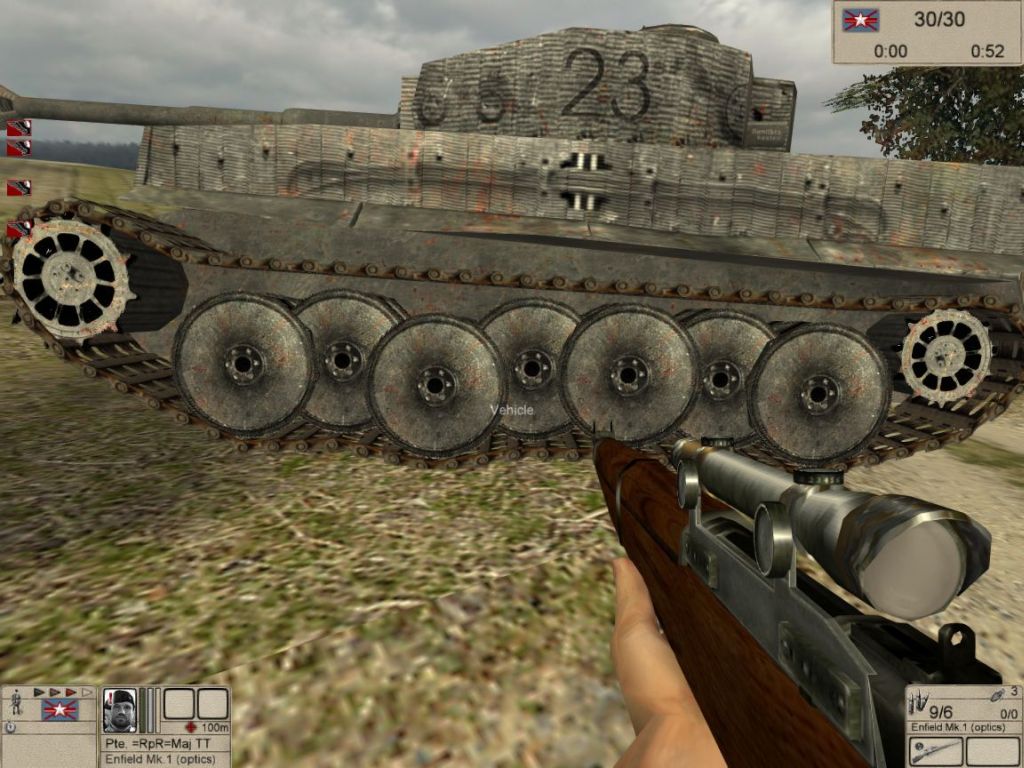This screenshot has height=768, width=1024.
Task: Select the team flag beside the stance icon
Action: pos(59,710)
